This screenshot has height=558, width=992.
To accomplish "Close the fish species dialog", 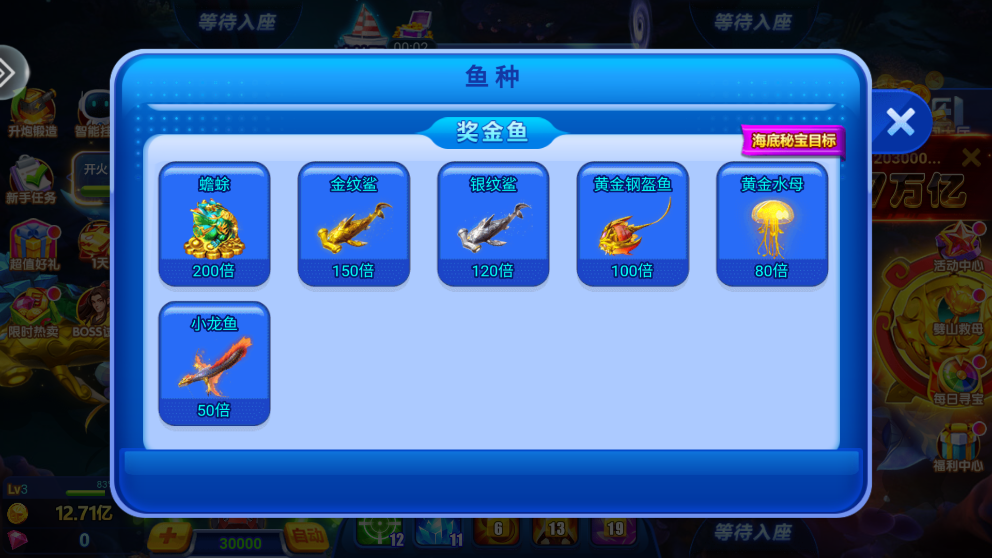I will tap(900, 122).
